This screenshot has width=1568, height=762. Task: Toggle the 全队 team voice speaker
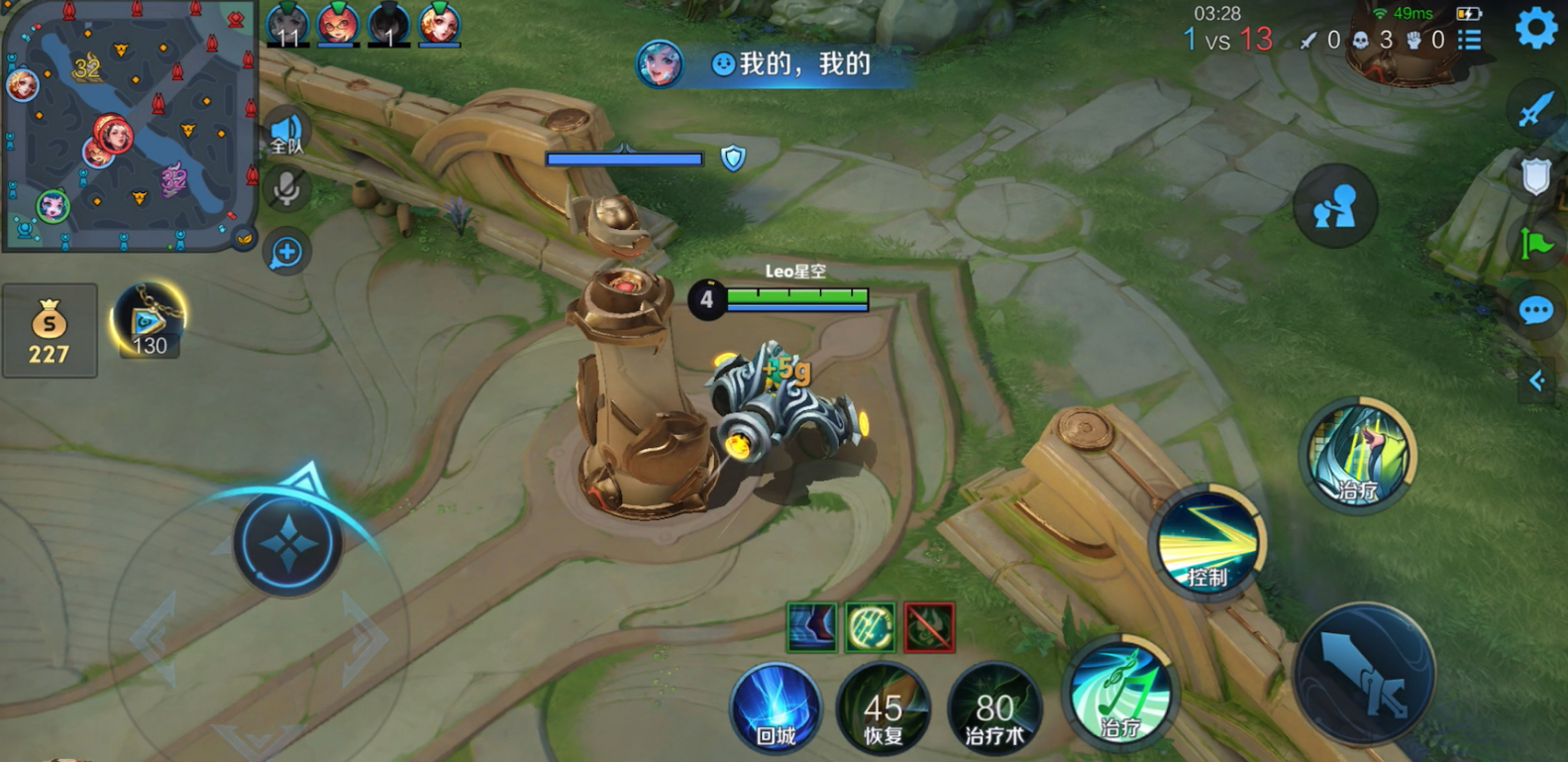(x=286, y=133)
